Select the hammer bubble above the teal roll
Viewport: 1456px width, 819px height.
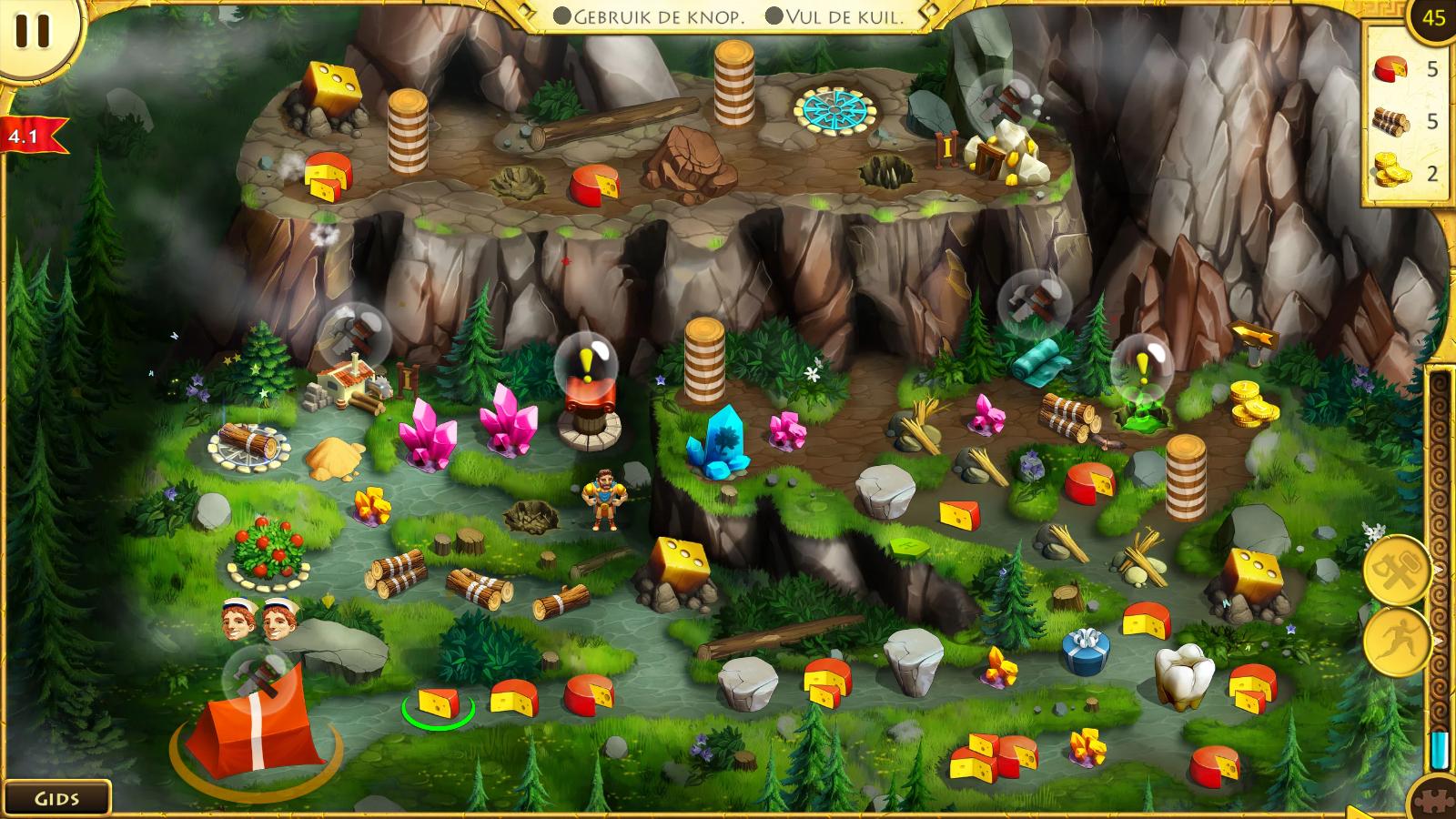click(1033, 299)
